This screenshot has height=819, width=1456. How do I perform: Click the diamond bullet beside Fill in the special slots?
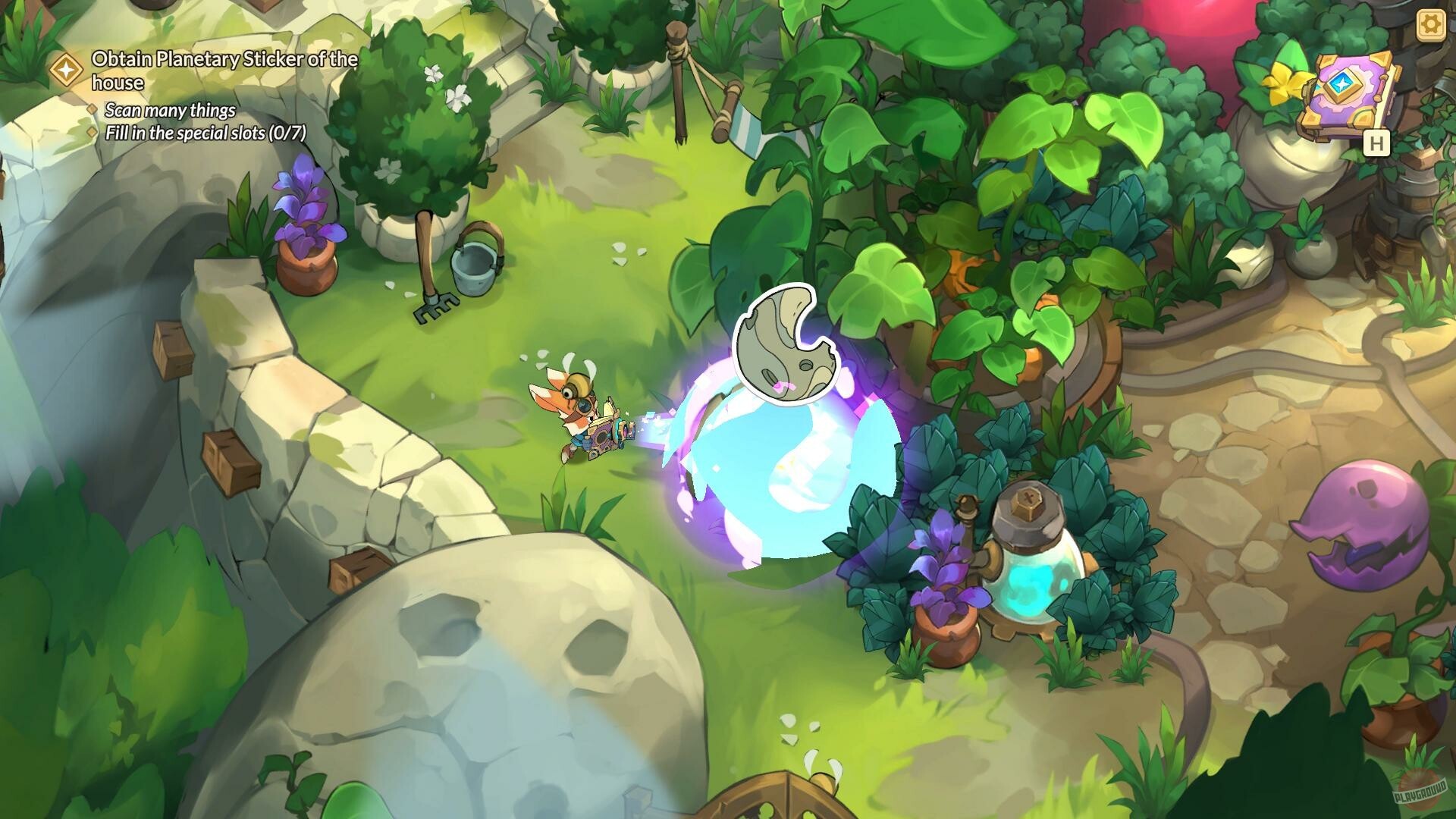(93, 133)
